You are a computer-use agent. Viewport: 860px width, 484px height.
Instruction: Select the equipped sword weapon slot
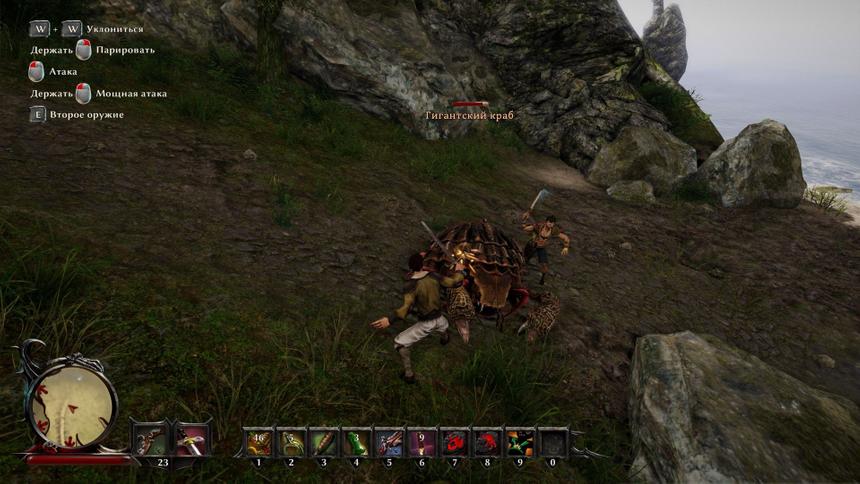click(191, 439)
